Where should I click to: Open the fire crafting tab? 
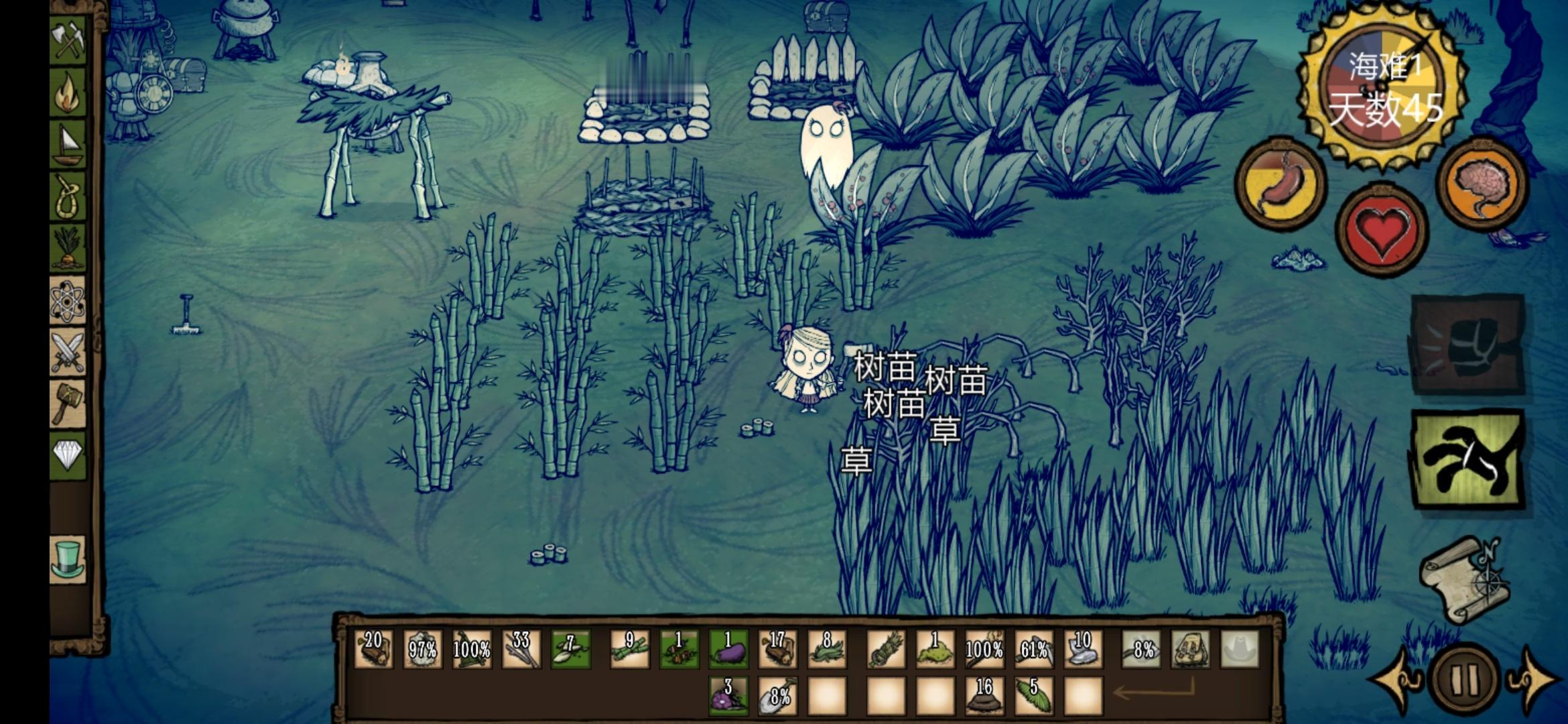(68, 94)
